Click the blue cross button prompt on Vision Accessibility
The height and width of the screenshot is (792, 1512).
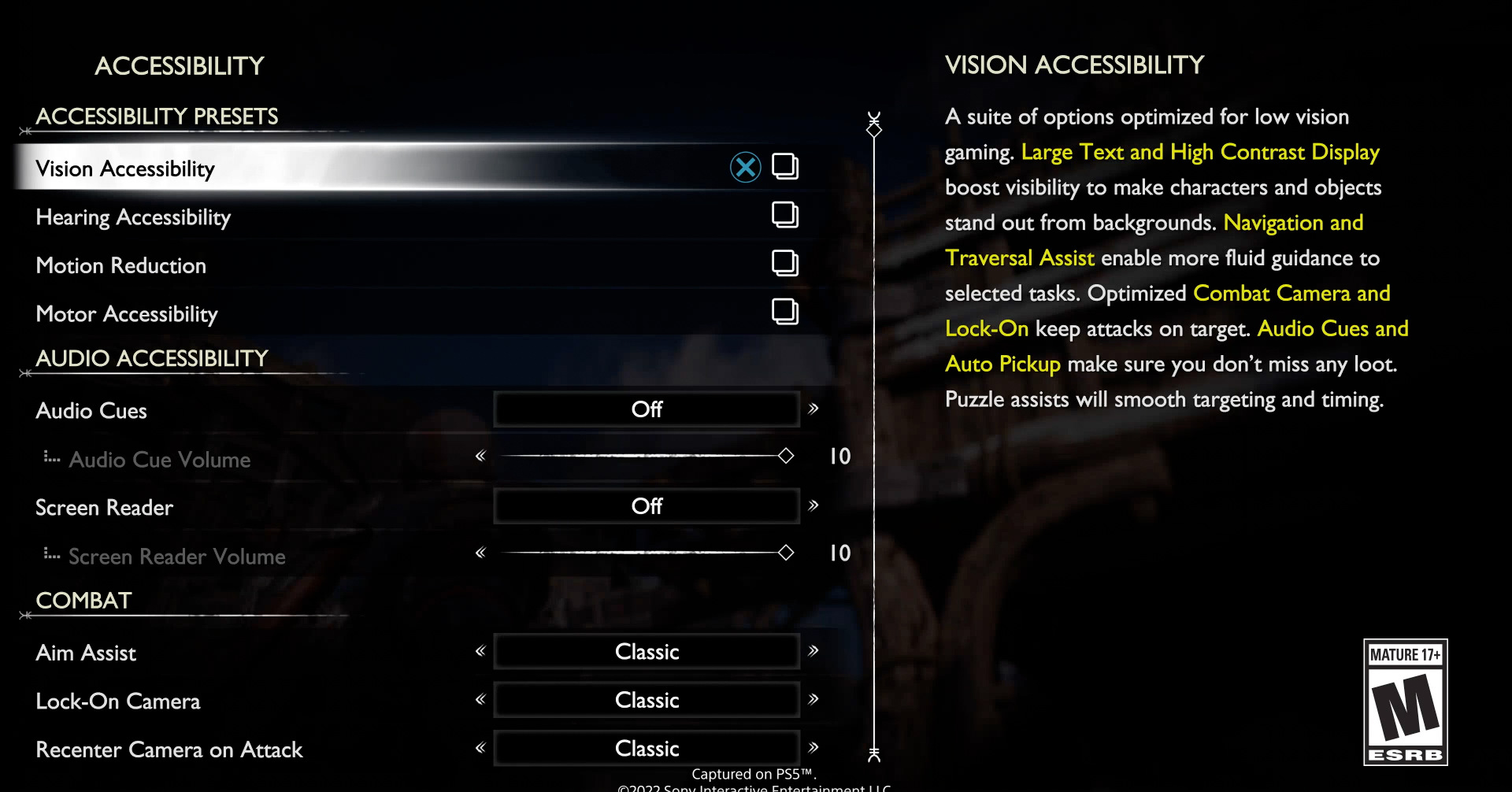(x=745, y=166)
